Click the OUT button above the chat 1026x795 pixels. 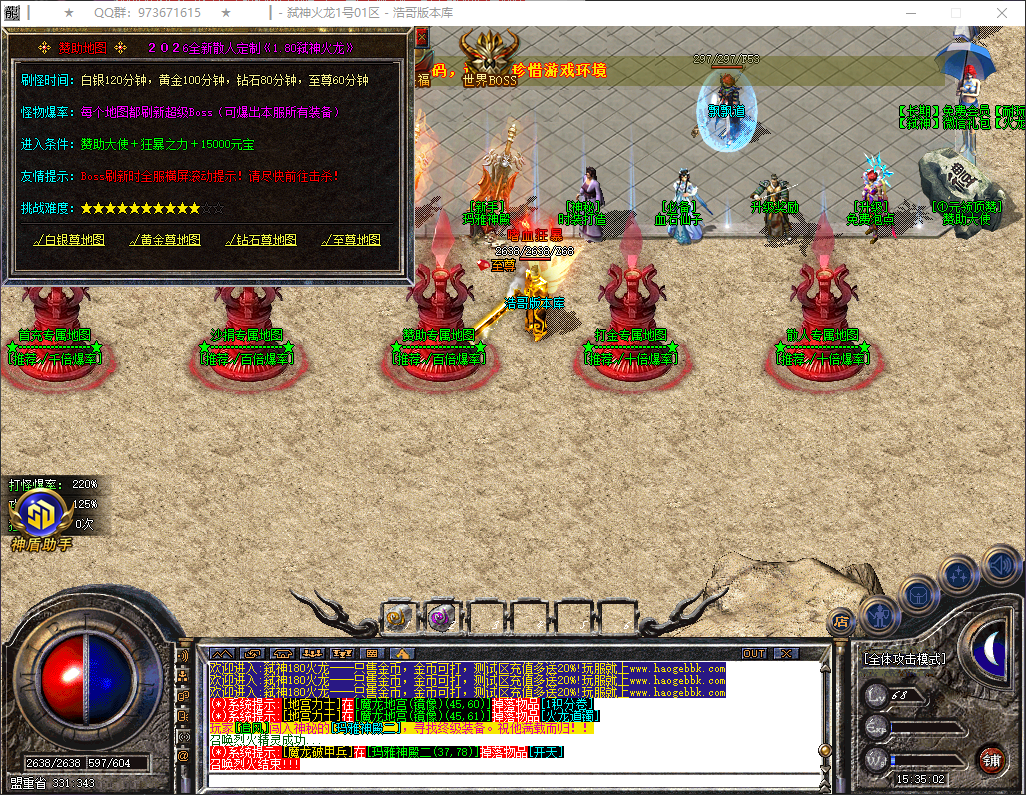(754, 653)
